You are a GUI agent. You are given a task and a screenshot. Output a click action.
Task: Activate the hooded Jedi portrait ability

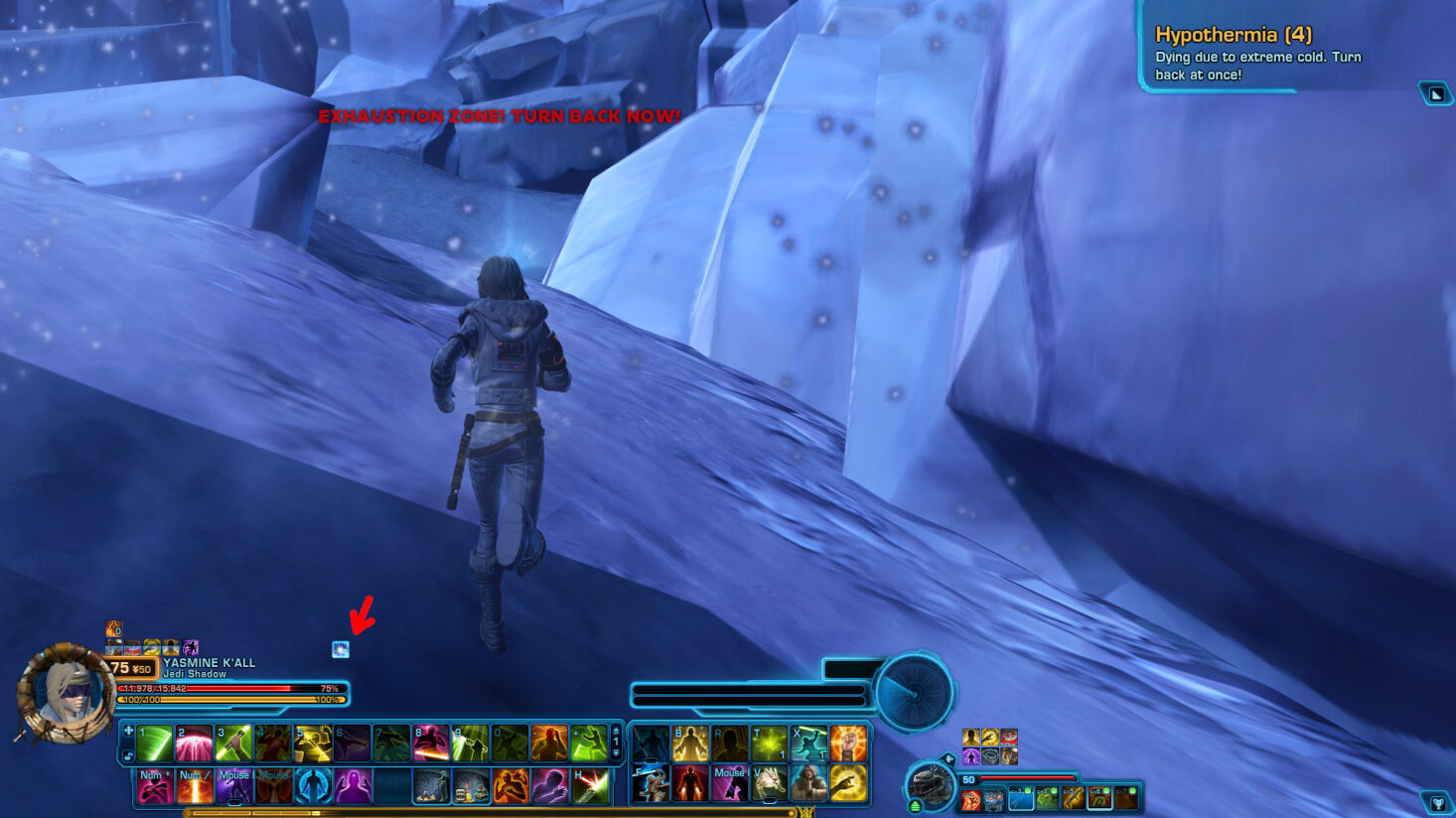(x=808, y=784)
